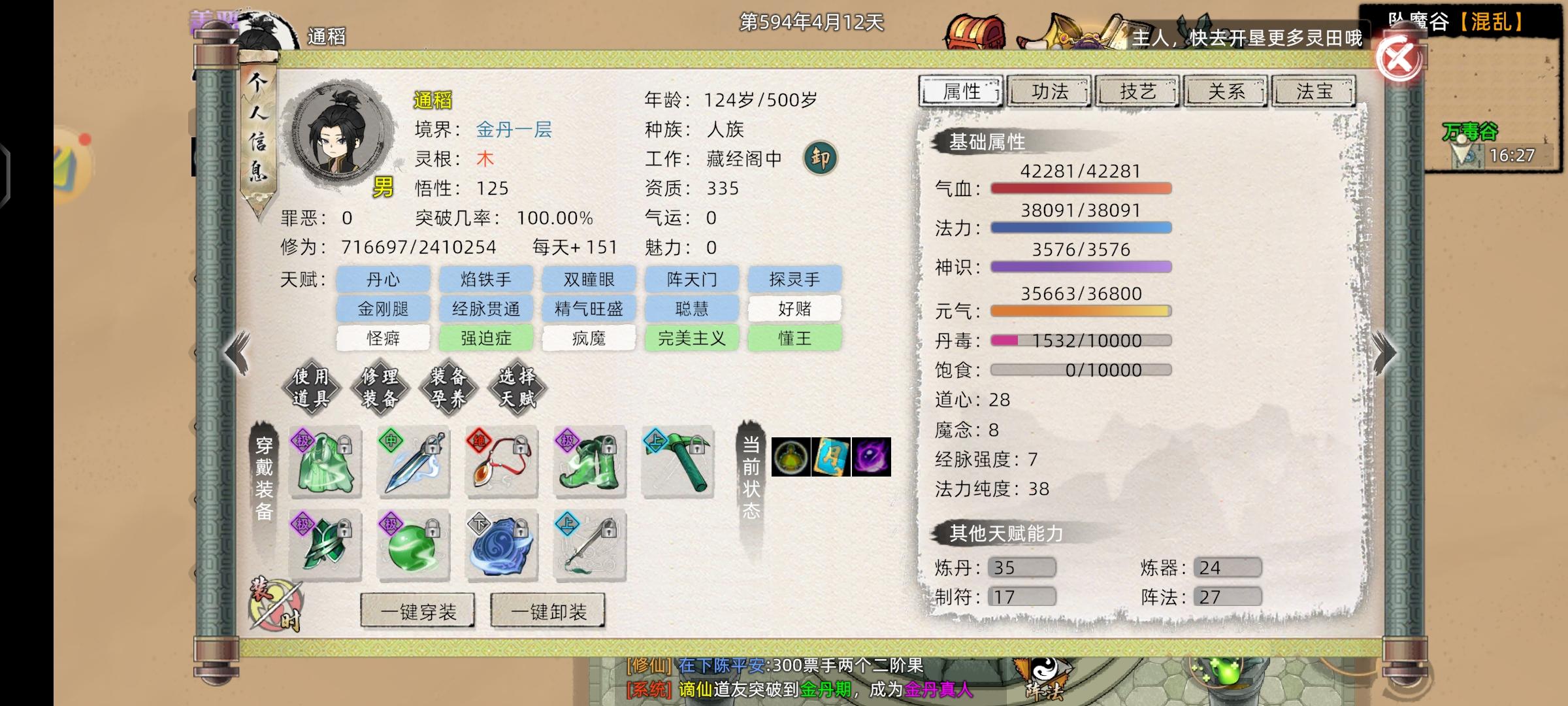Switch to the 功法 tab

1049,92
